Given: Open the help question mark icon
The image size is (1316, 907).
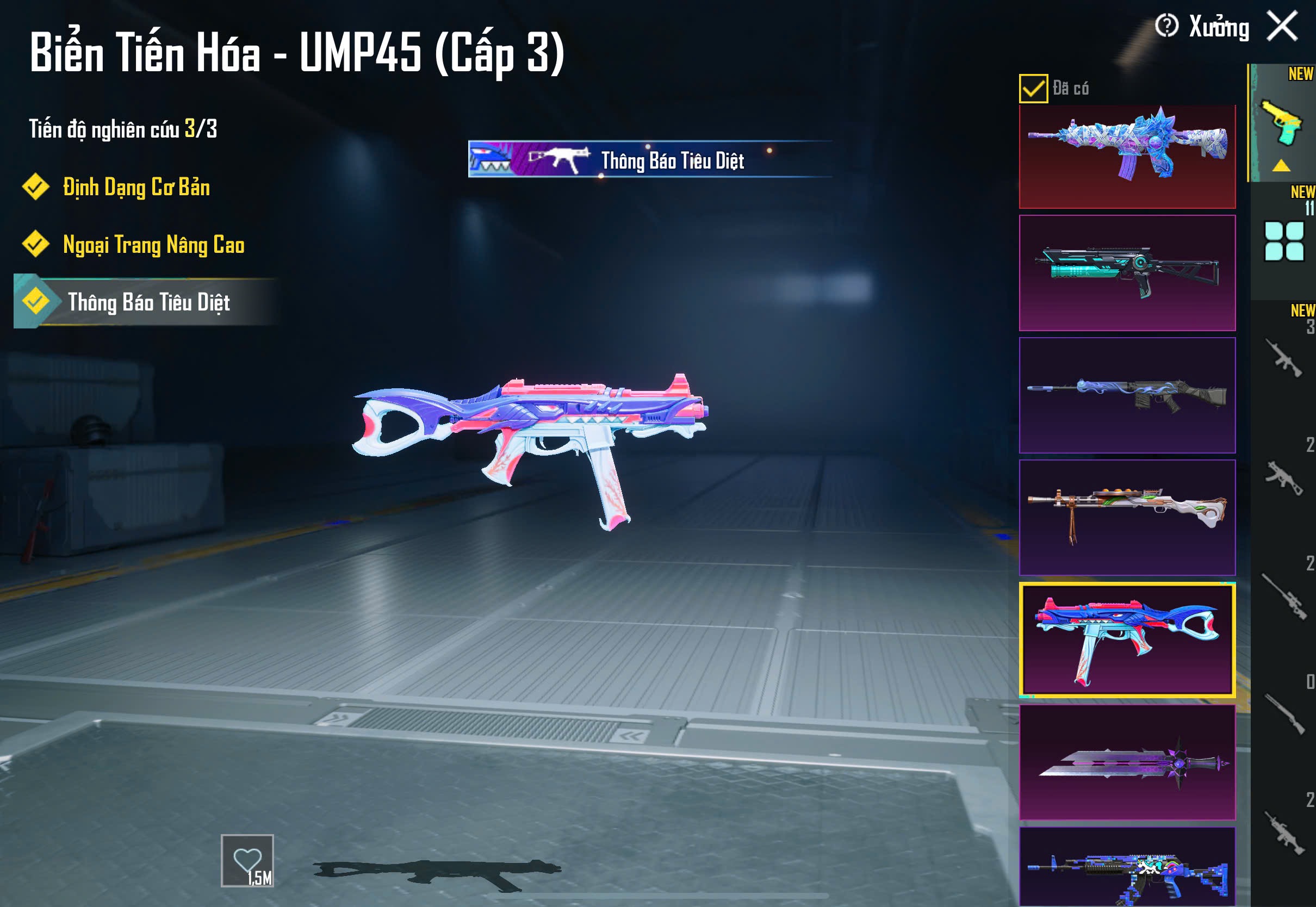Looking at the screenshot, I should (1166, 26).
